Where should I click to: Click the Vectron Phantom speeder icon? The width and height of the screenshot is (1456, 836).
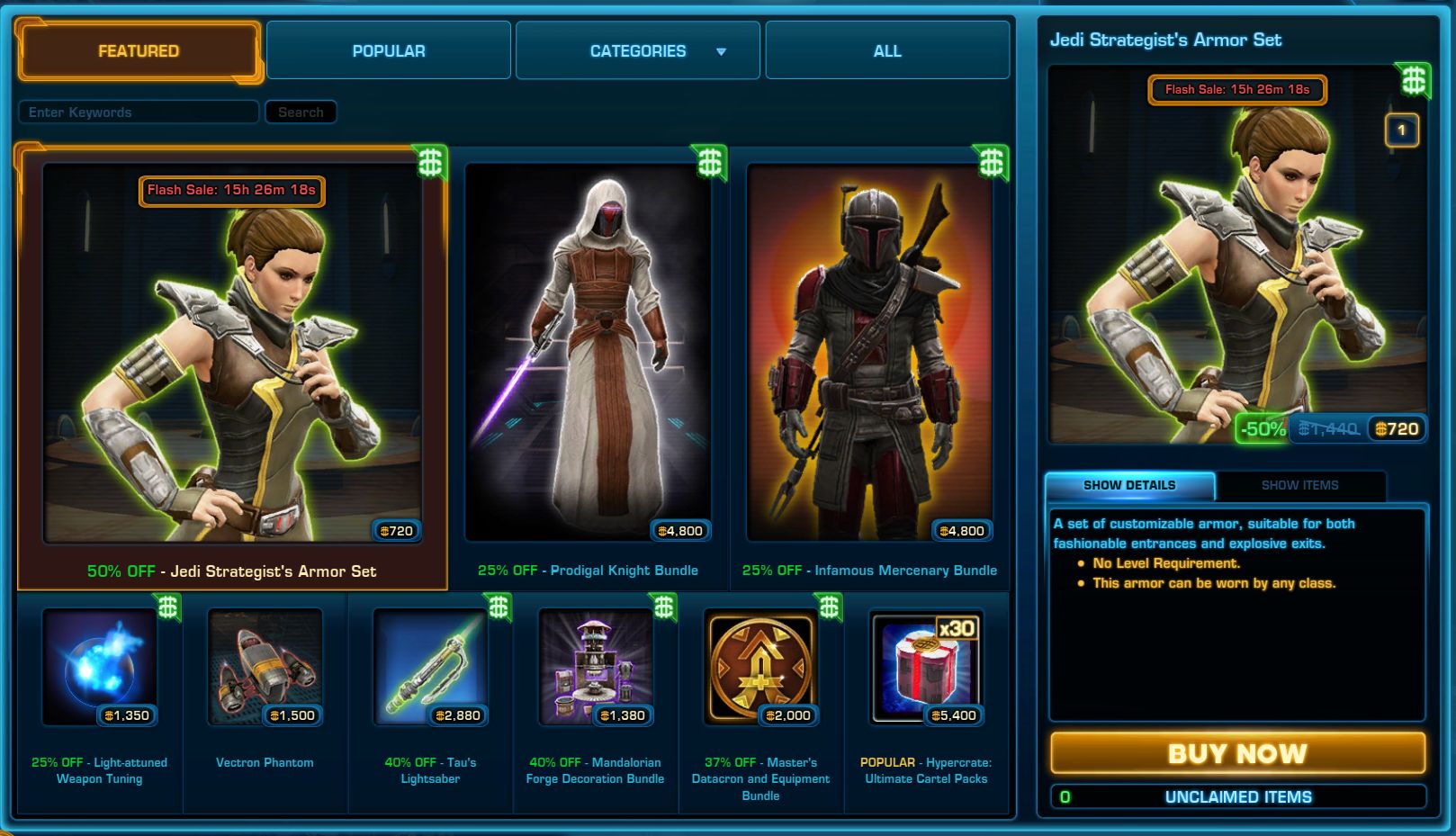[265, 666]
